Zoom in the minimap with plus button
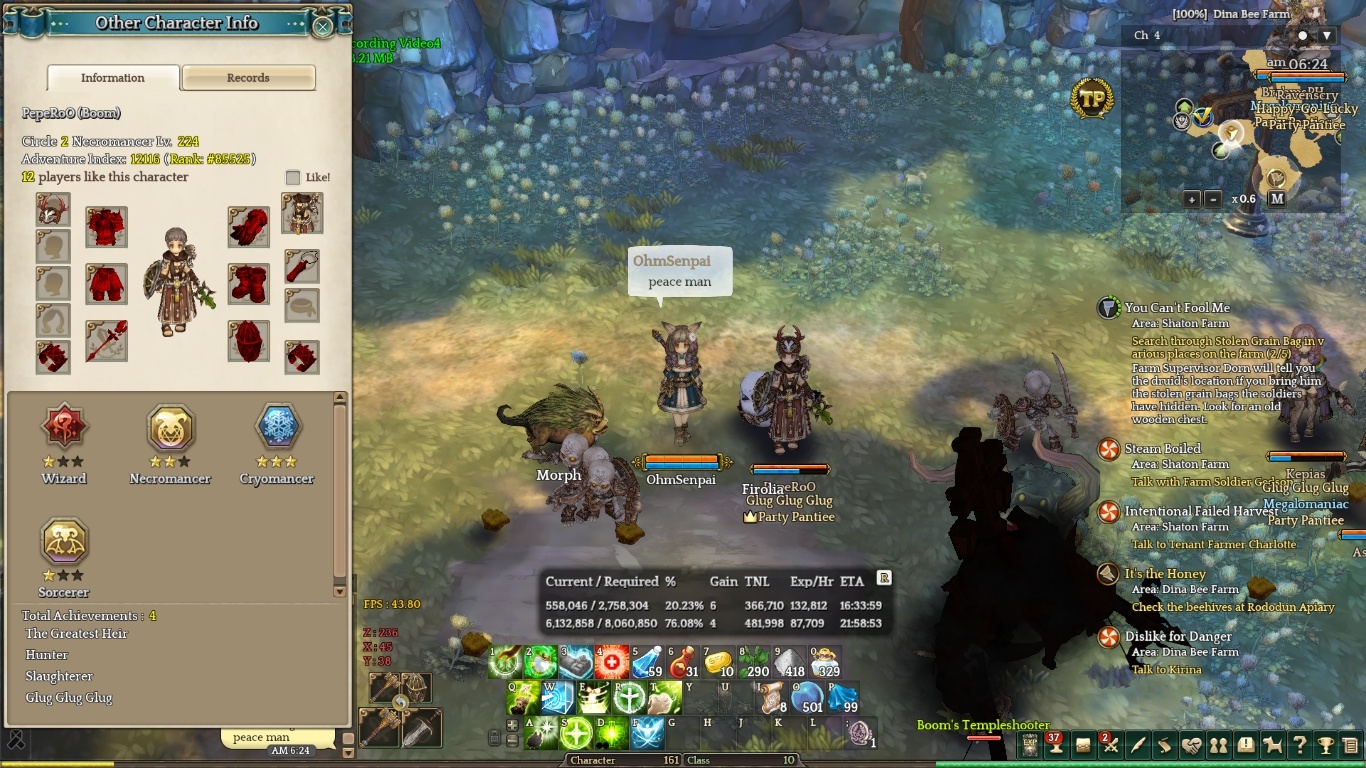The width and height of the screenshot is (1366, 768). [1192, 199]
